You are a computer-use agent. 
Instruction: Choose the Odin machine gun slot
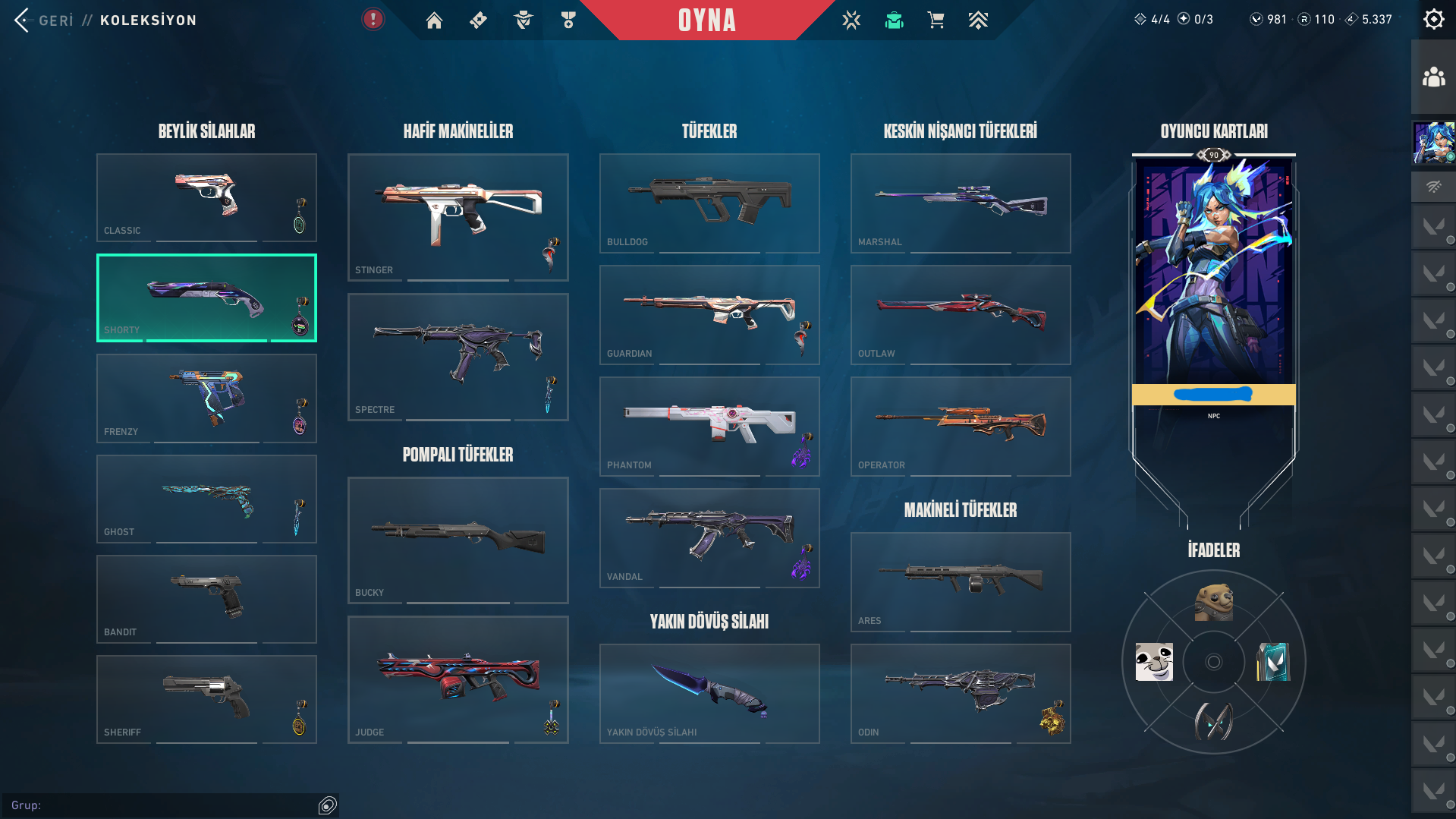[961, 693]
